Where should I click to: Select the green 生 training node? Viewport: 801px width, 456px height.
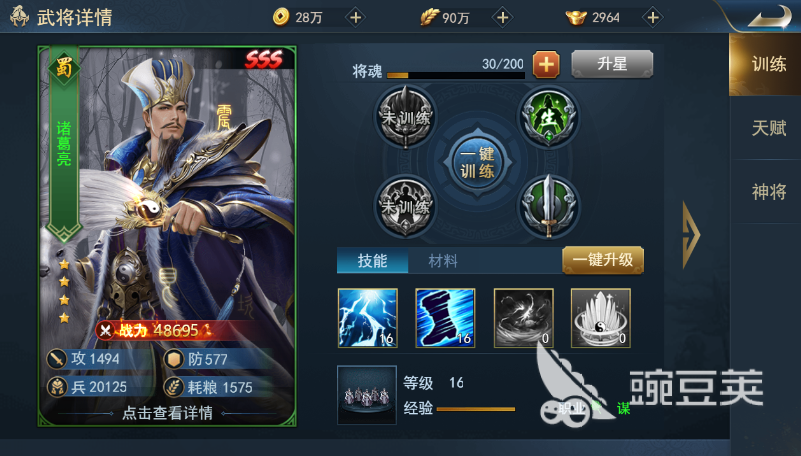547,117
